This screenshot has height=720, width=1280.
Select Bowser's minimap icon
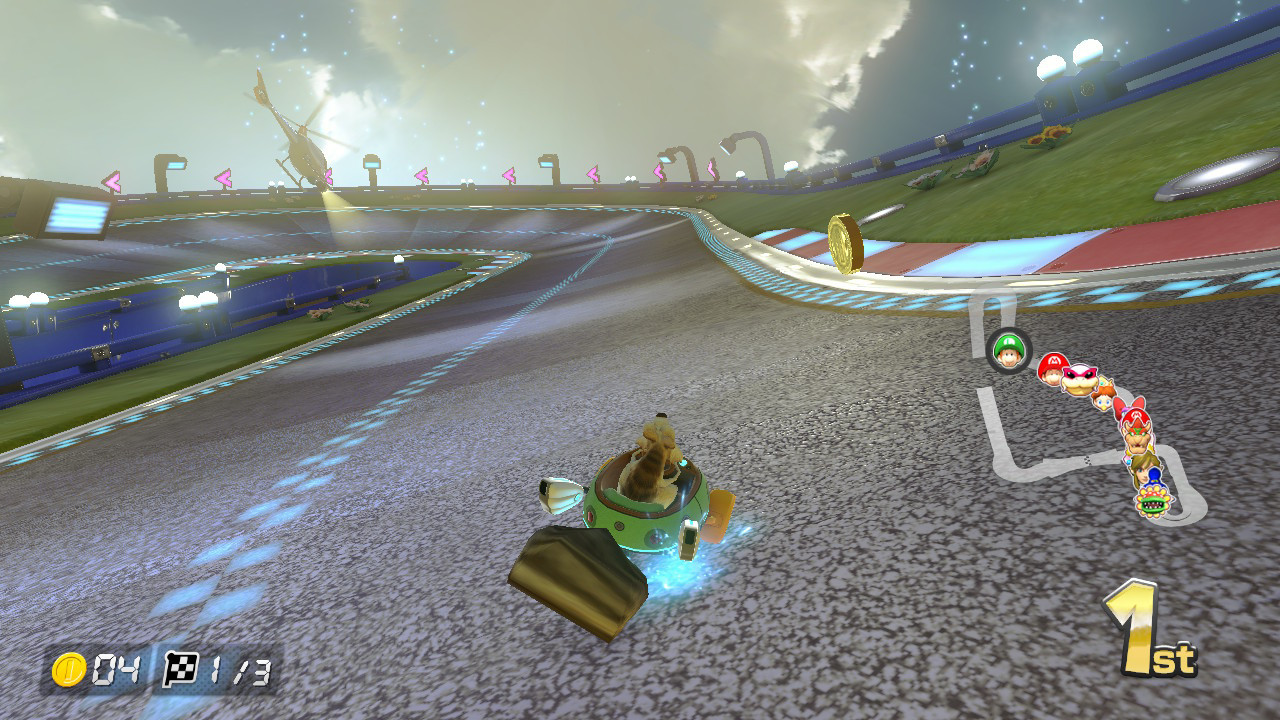1138,438
